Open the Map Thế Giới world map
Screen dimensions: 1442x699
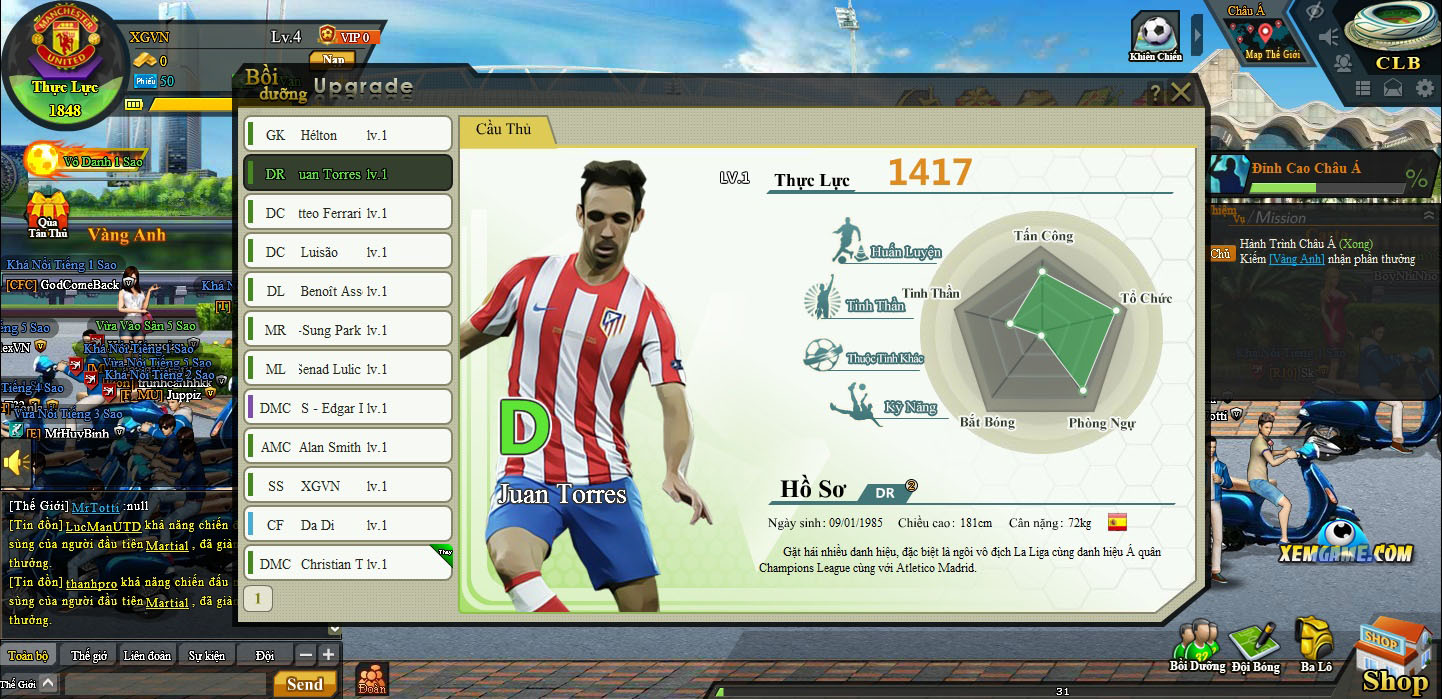point(1271,38)
